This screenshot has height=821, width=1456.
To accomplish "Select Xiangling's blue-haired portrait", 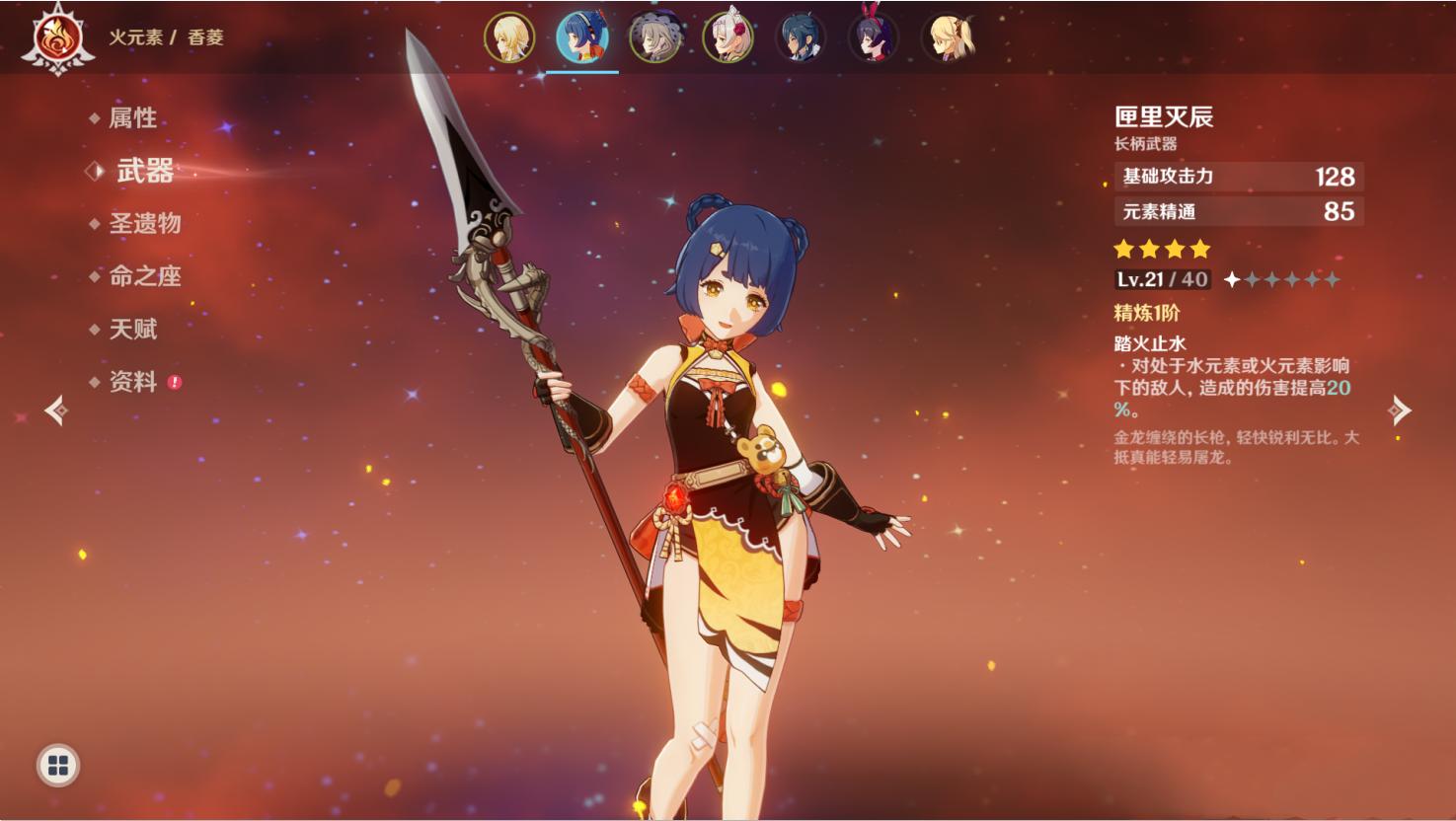I will tap(581, 38).
